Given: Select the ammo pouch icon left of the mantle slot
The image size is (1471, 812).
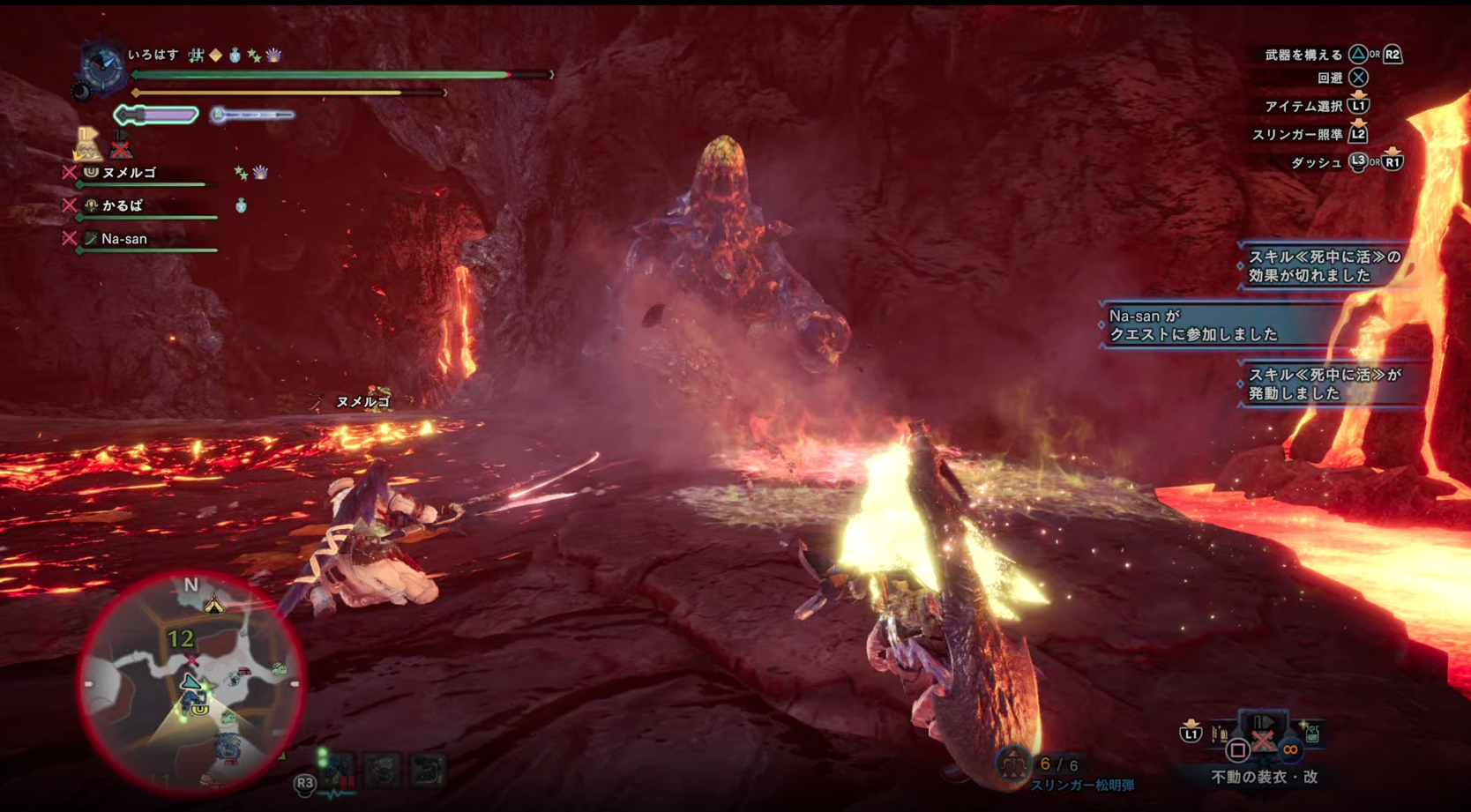Looking at the screenshot, I should [1219, 733].
